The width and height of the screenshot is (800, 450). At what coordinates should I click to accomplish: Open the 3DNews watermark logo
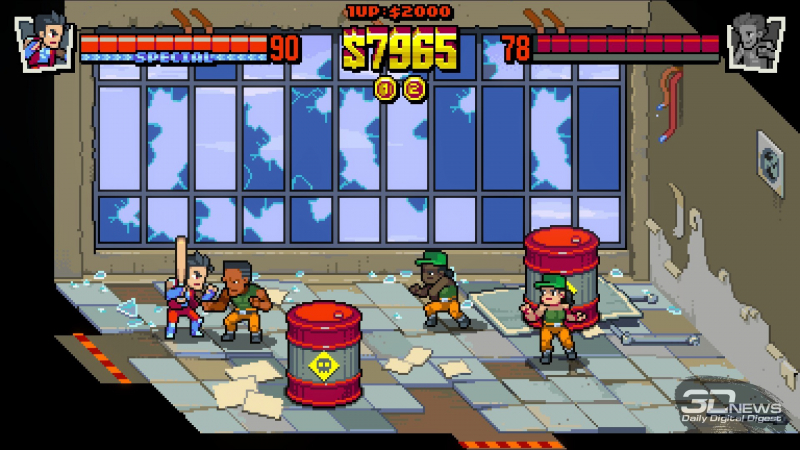(x=734, y=403)
